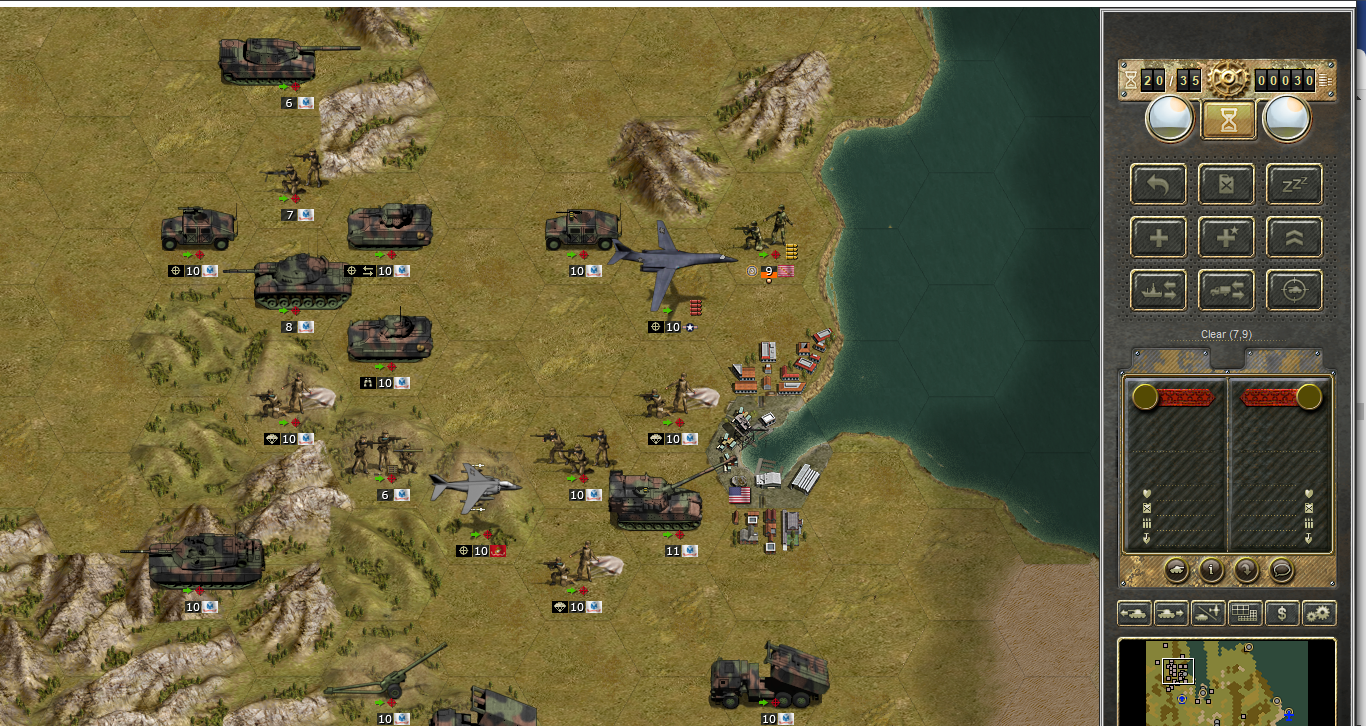Click the round curved-arrow button

(x=1246, y=571)
